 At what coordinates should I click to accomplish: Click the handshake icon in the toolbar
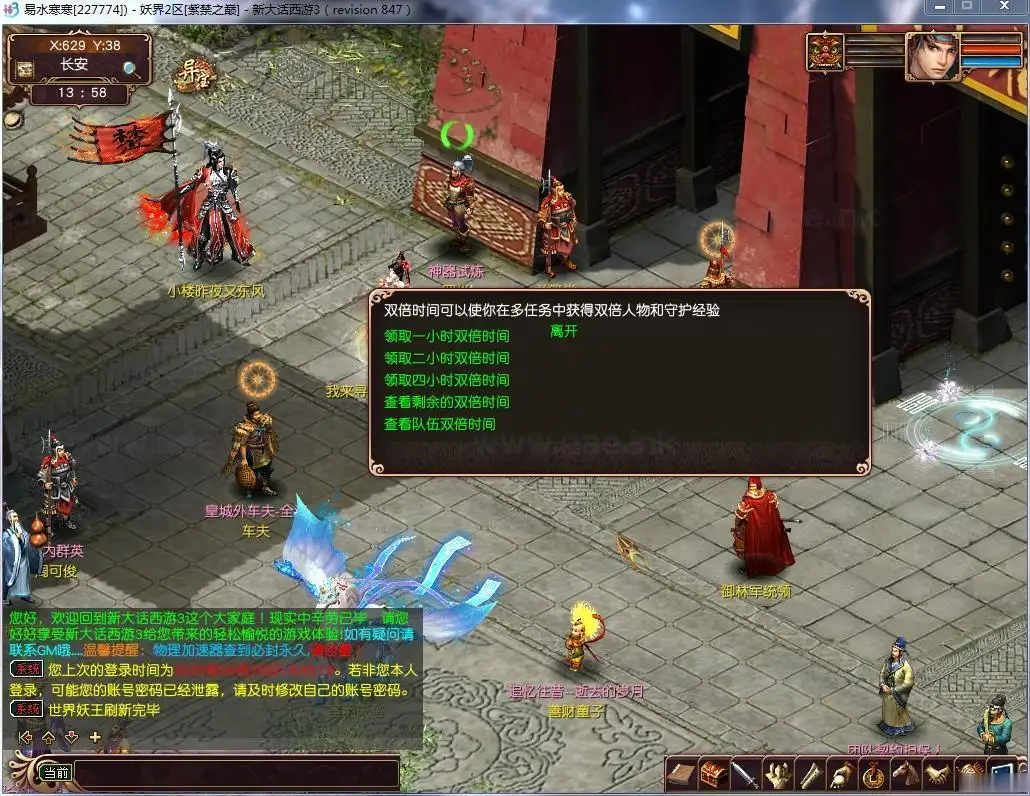click(937, 774)
